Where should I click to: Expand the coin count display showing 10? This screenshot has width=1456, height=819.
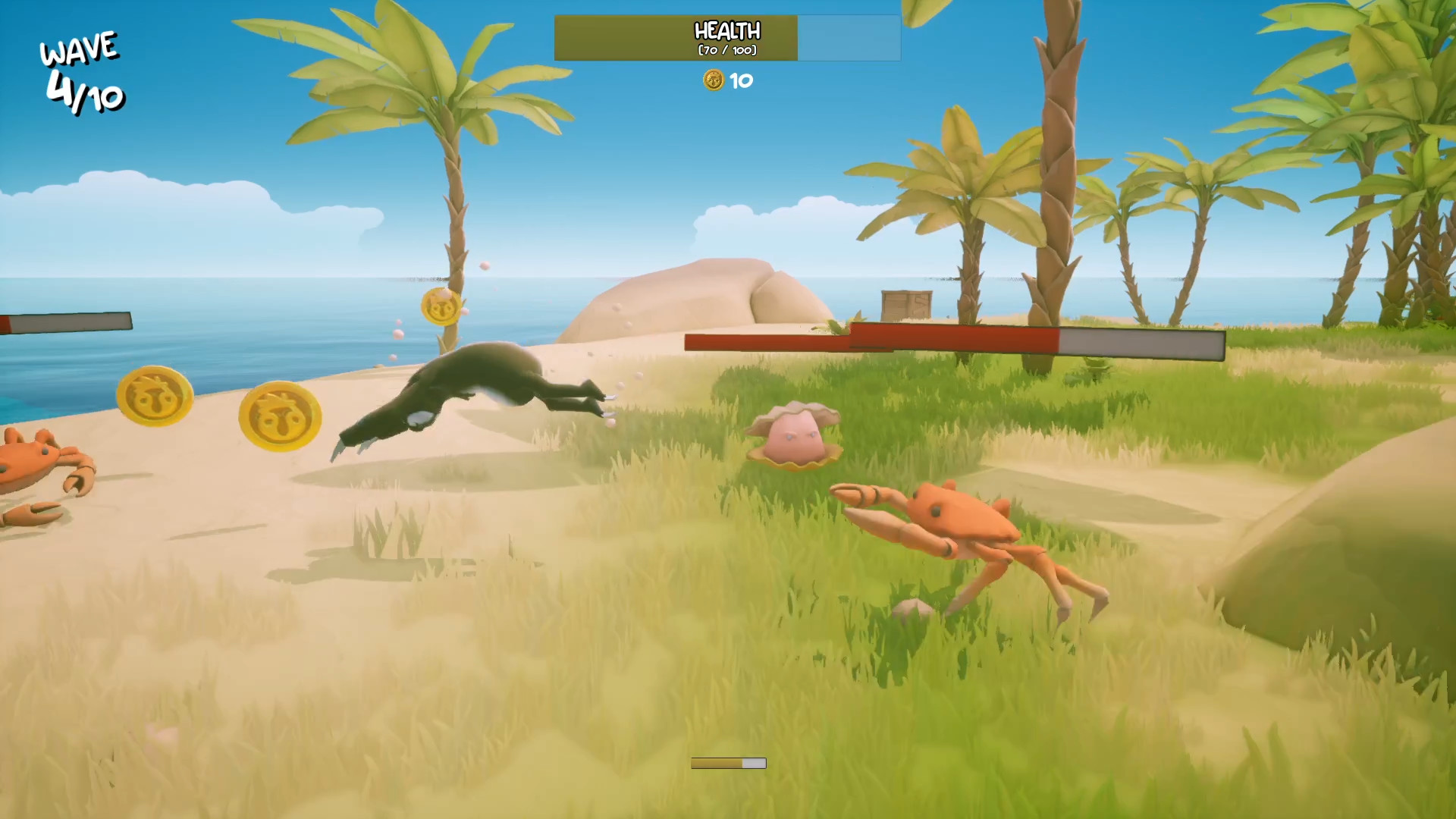[726, 80]
